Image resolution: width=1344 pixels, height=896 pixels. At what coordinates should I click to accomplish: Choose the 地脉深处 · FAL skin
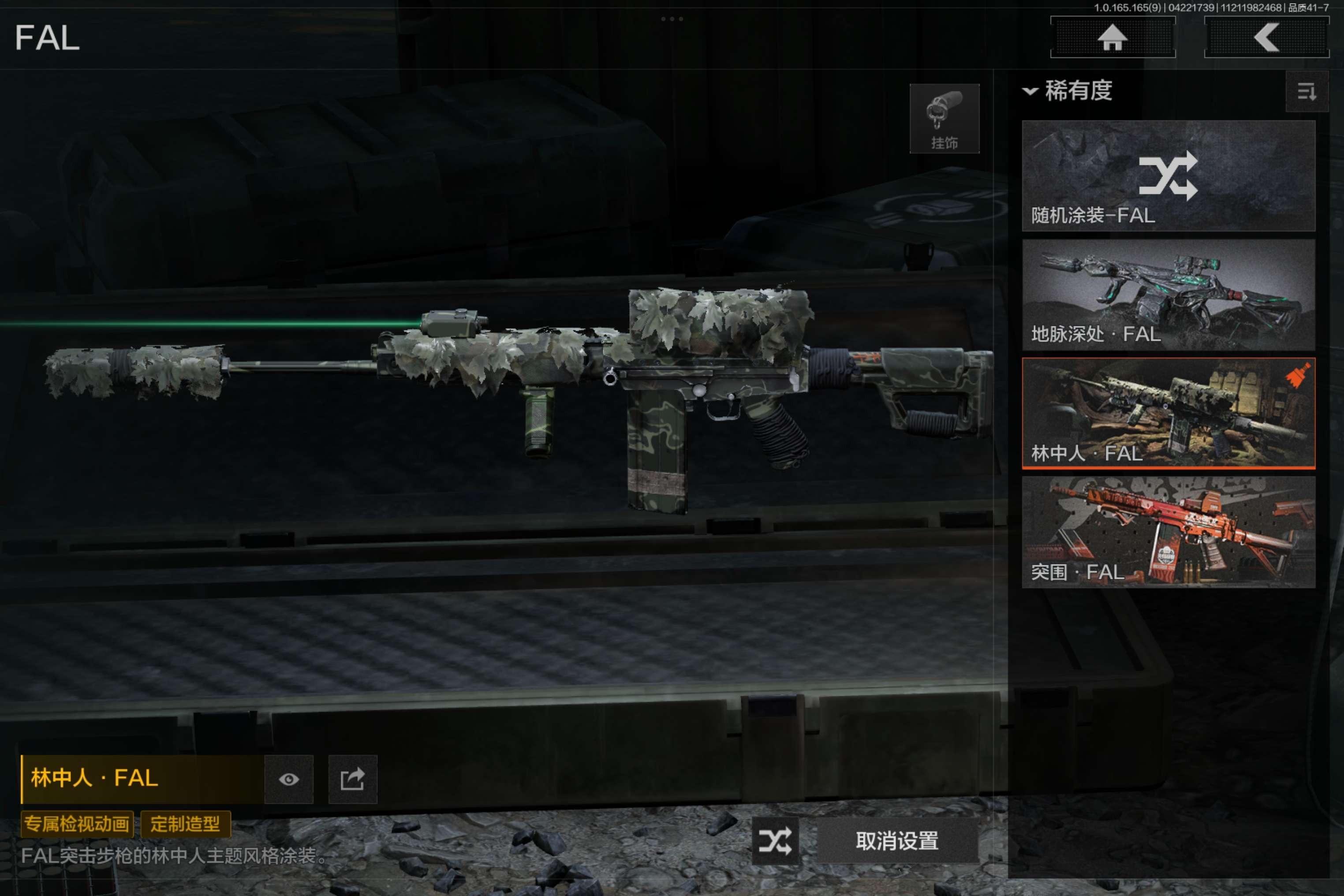click(1168, 294)
